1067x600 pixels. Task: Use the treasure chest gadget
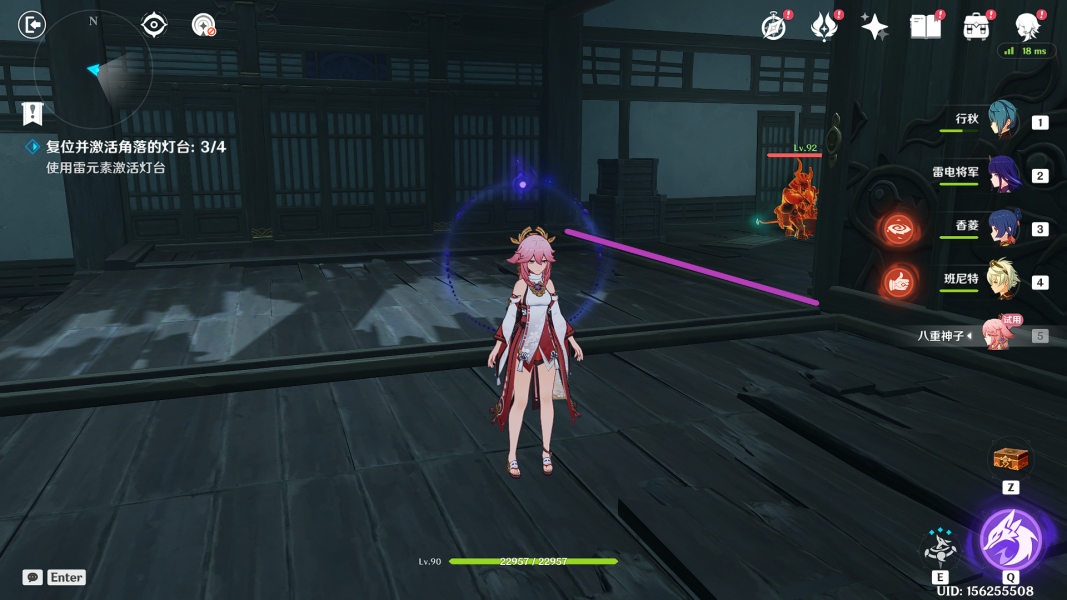[1010, 460]
